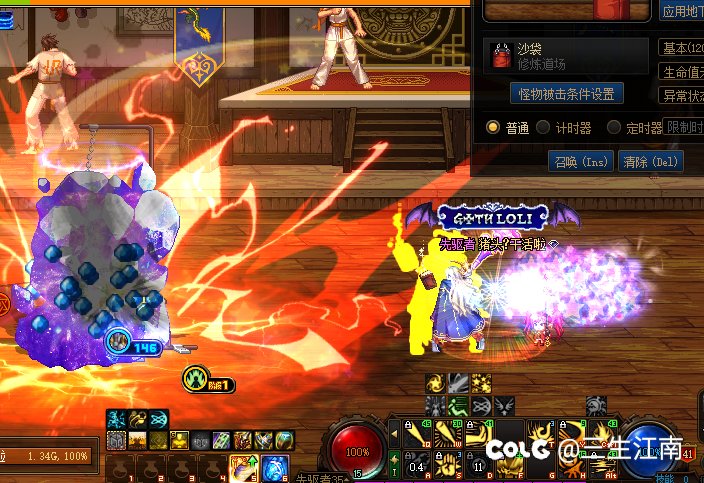This screenshot has width=704, height=483.
Task: Select the 计时器 timer radio option
Action: point(543,127)
